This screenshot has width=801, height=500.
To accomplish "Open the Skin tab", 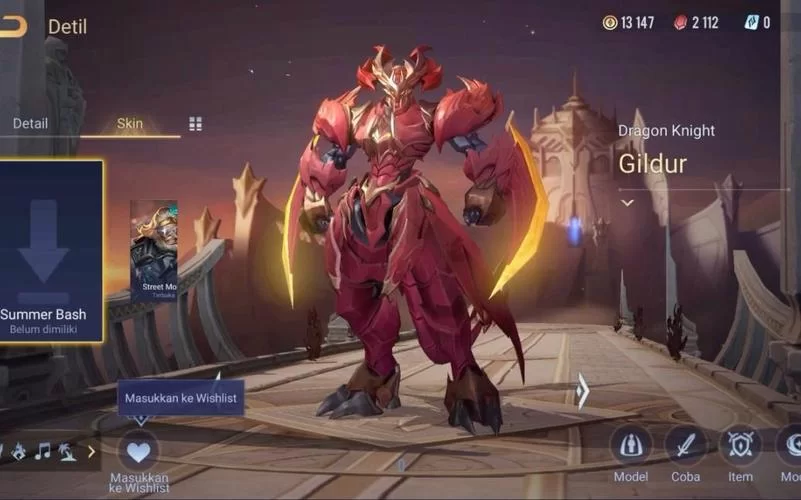I will [130, 124].
